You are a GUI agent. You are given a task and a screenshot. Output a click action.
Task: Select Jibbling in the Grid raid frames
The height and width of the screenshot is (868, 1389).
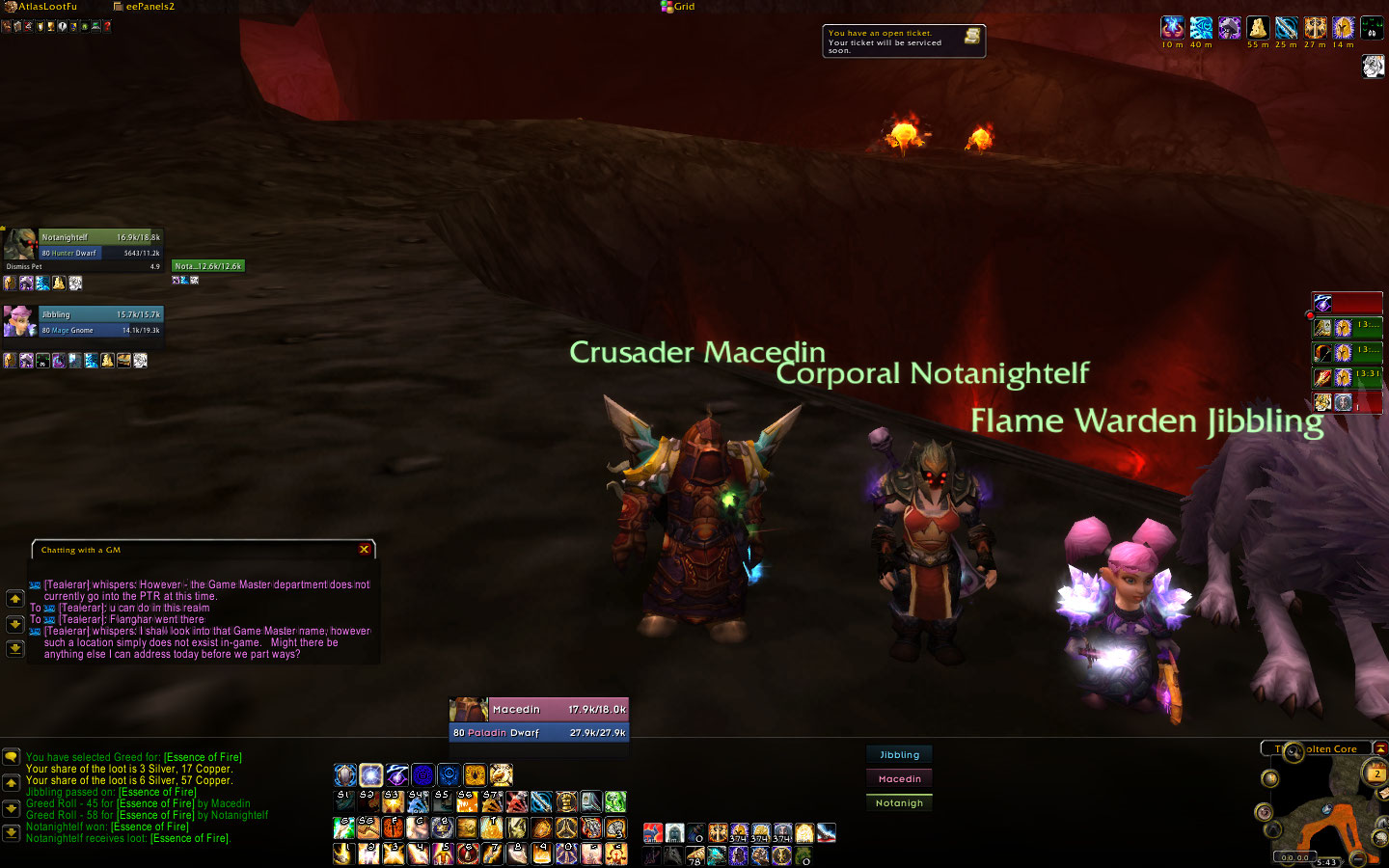899,755
